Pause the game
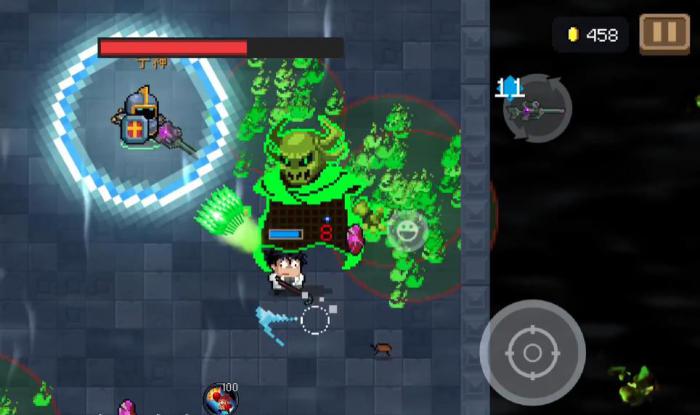Viewport: 700px width, 415px height. (664, 33)
